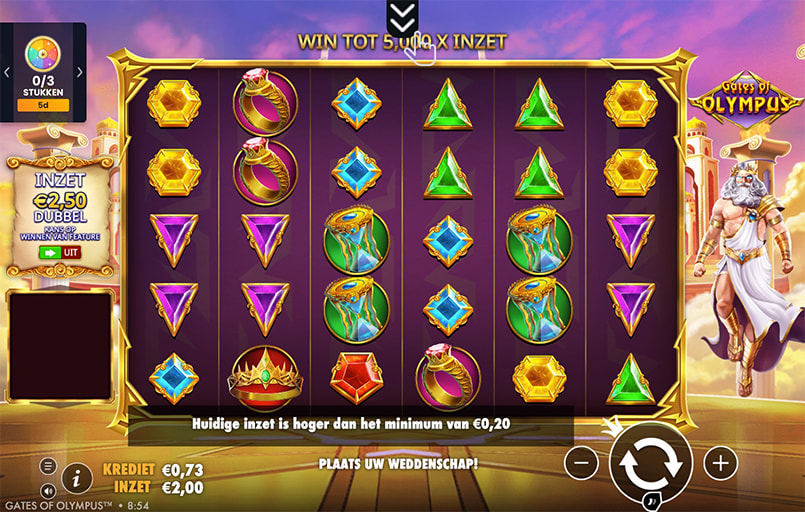The image size is (805, 512).
Task: Expand the double-chevron dropdown at the top
Action: (402, 16)
